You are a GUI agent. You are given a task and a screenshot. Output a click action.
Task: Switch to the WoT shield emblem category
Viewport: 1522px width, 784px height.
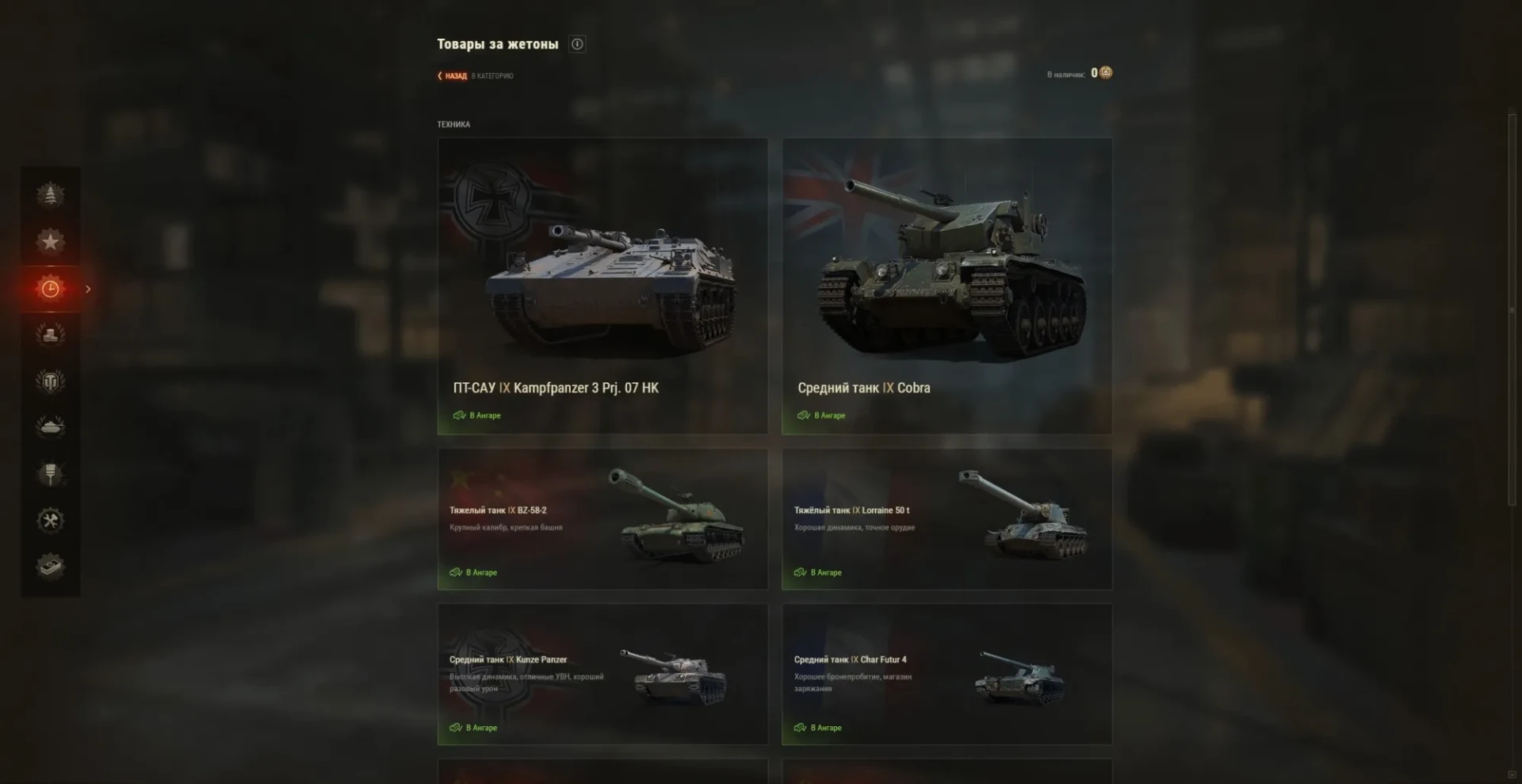50,381
